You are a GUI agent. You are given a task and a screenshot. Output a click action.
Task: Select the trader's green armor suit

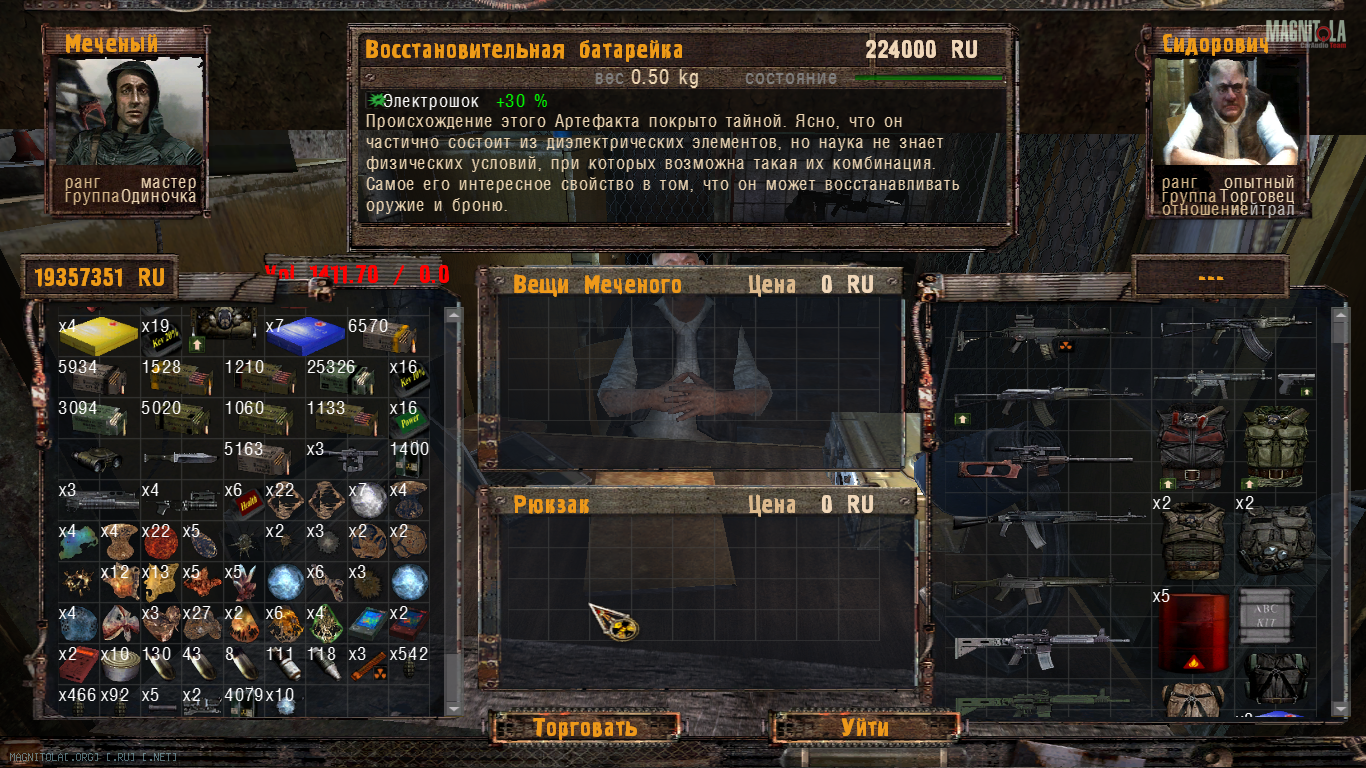[x=1274, y=445]
